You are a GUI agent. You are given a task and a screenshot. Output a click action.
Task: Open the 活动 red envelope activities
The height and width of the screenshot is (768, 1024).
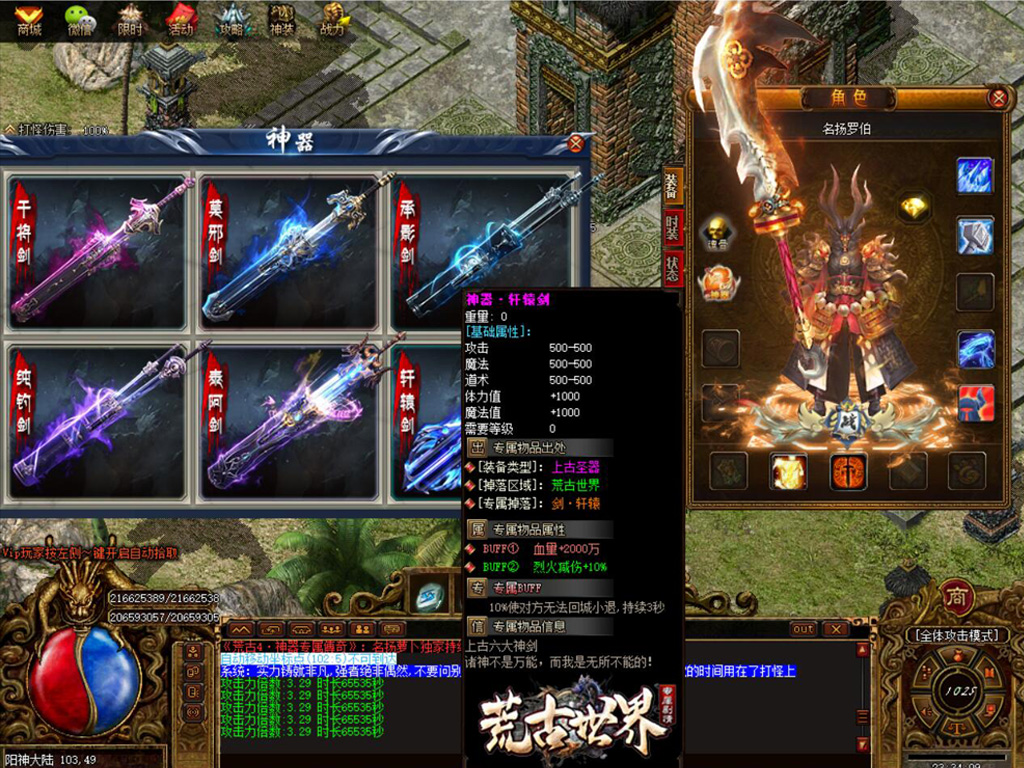tap(181, 19)
